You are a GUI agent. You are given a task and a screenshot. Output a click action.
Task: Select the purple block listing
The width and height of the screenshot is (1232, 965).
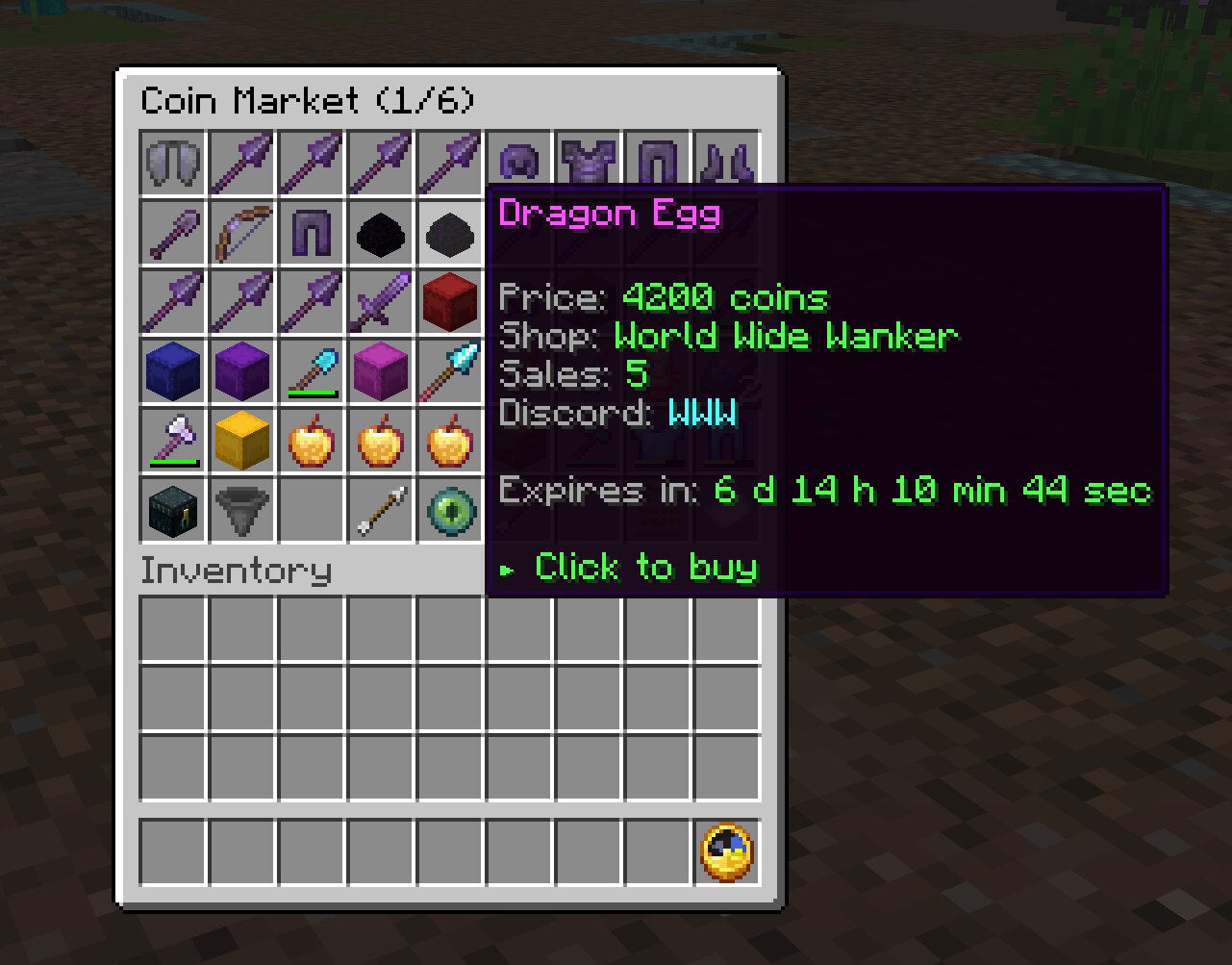[x=242, y=370]
